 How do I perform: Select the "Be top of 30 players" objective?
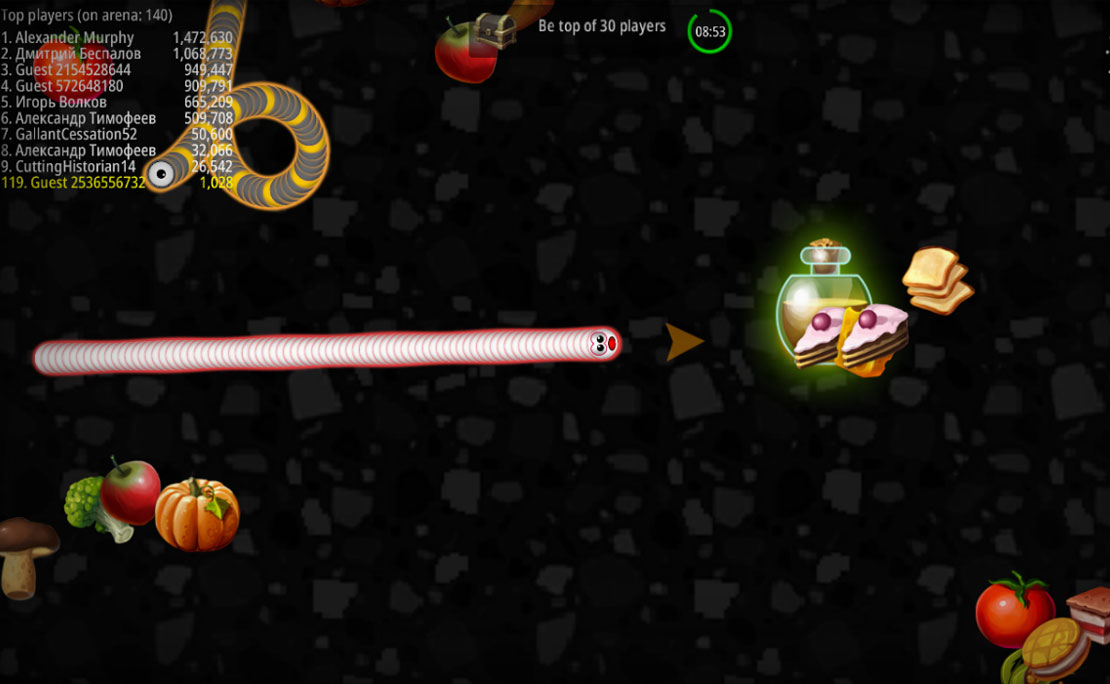(x=601, y=26)
